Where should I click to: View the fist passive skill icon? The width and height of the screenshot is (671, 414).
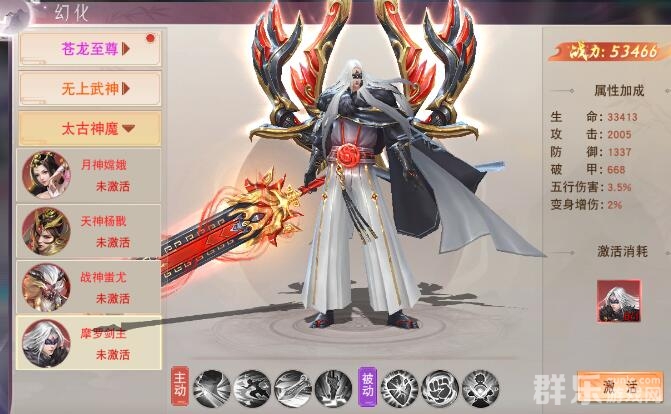point(437,387)
